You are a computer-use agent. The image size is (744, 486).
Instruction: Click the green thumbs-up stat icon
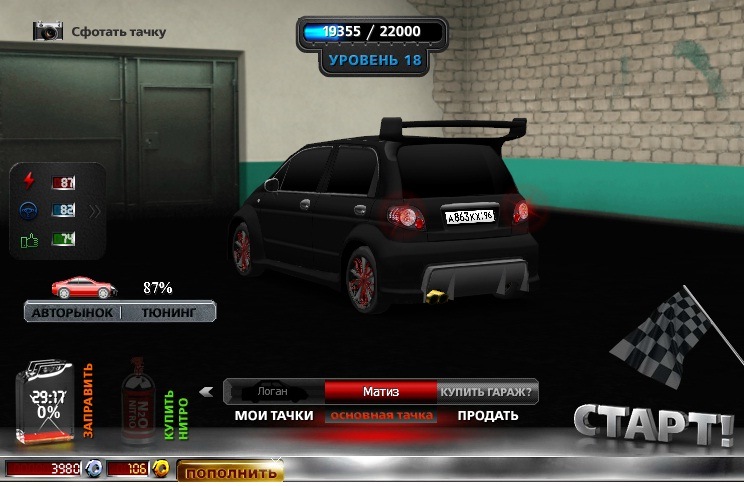click(27, 241)
